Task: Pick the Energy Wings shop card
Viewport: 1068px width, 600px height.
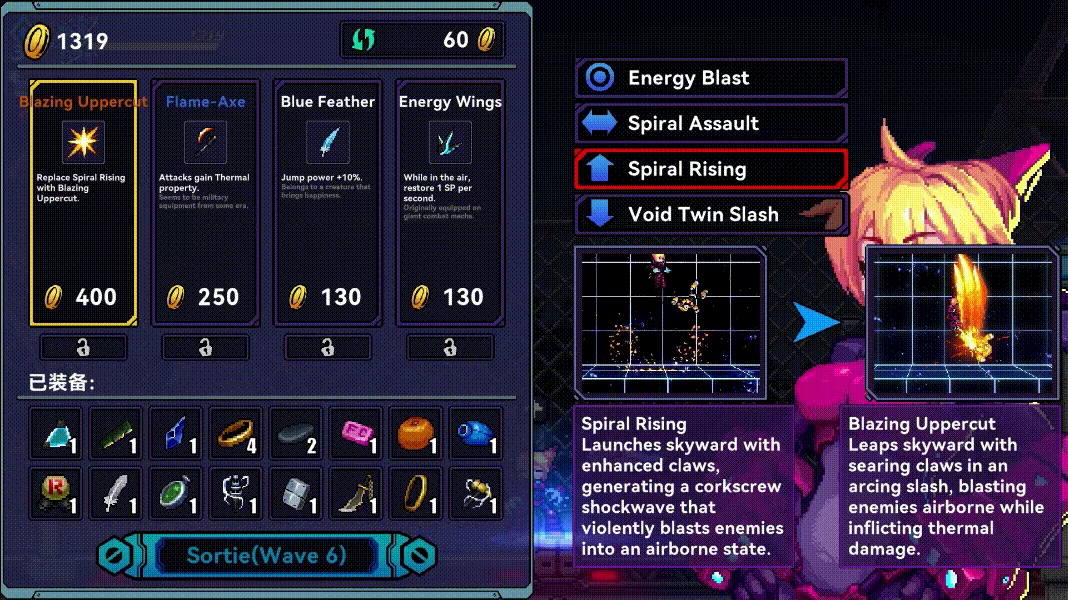Action: point(450,202)
